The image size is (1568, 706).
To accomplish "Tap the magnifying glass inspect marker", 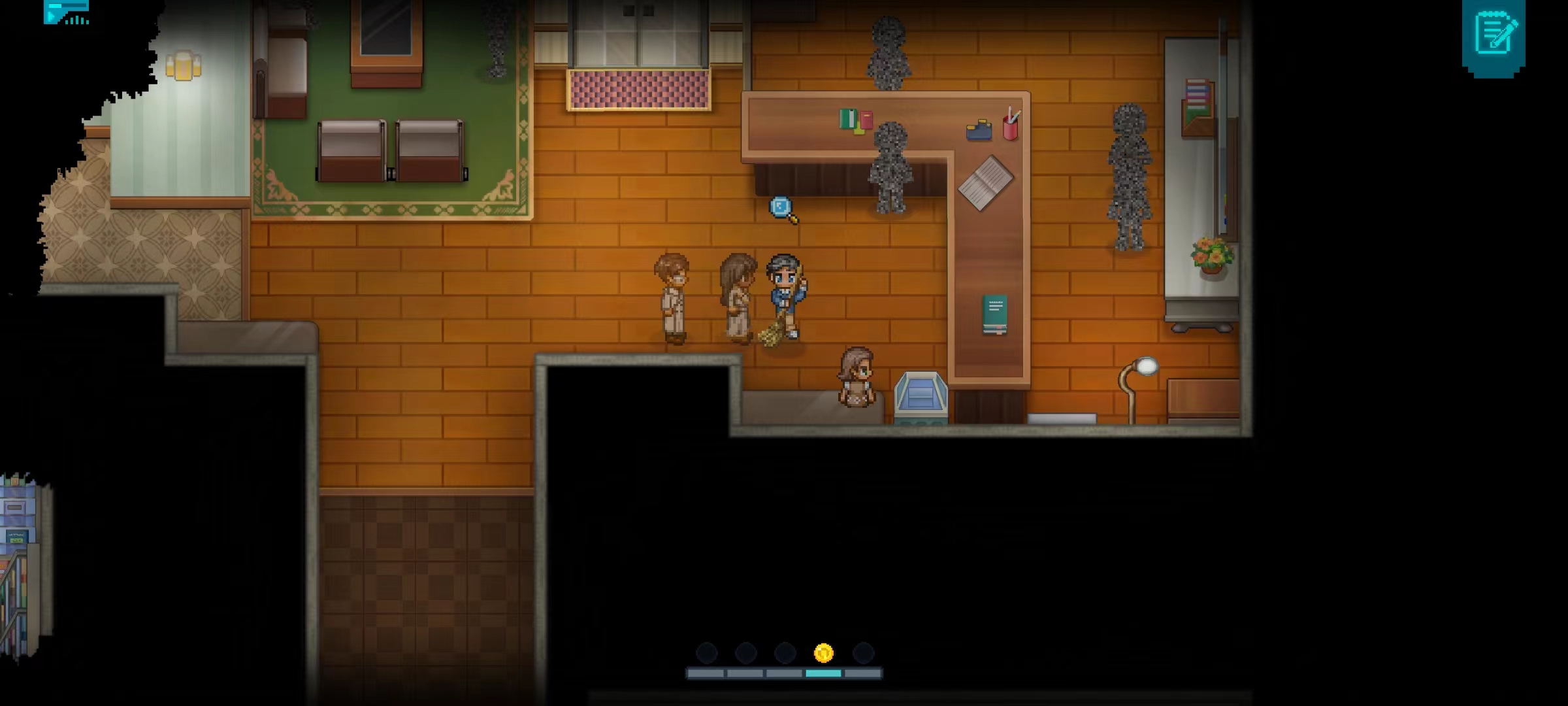I will (781, 209).
